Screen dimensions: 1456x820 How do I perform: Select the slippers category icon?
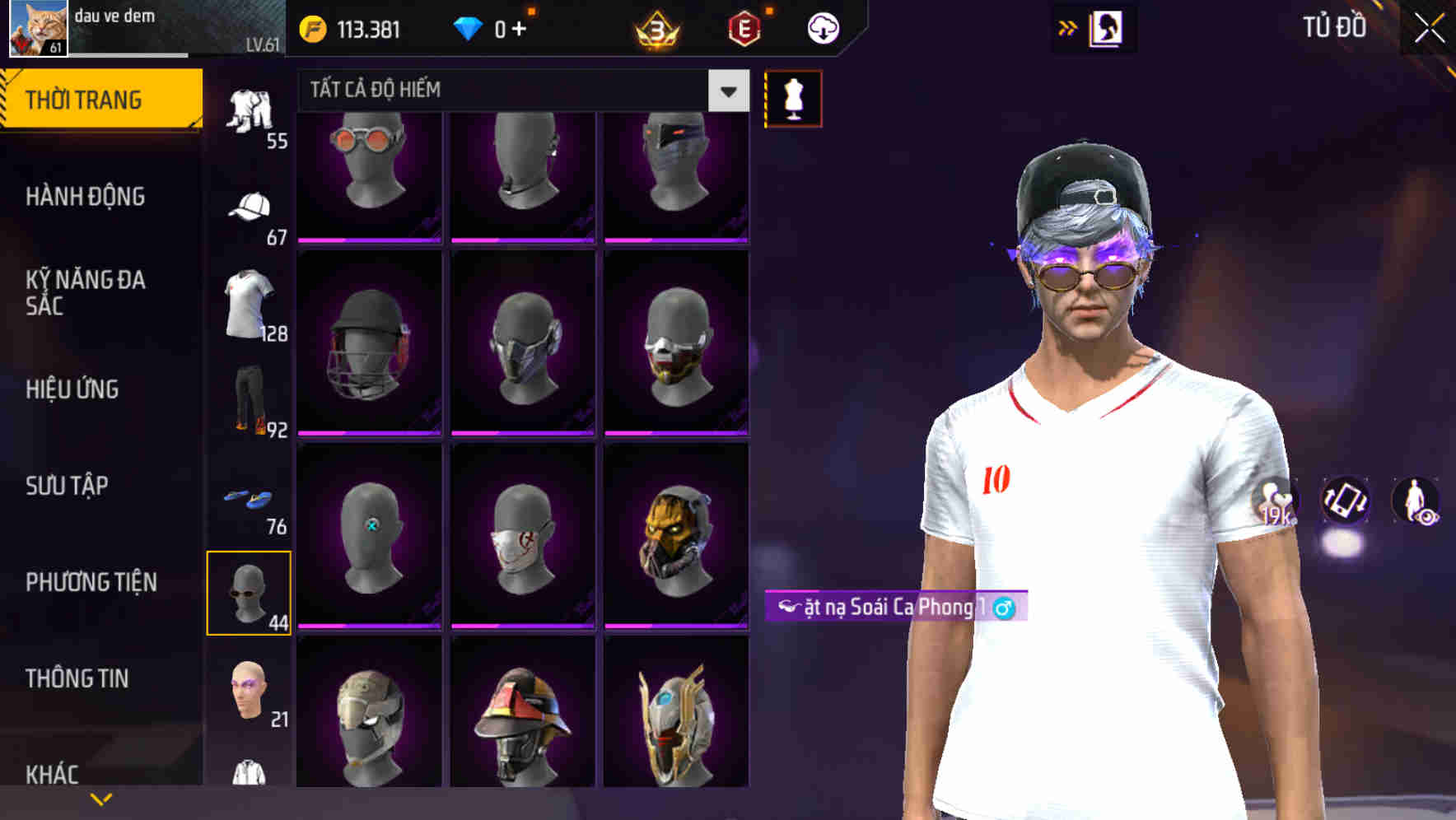(x=249, y=498)
